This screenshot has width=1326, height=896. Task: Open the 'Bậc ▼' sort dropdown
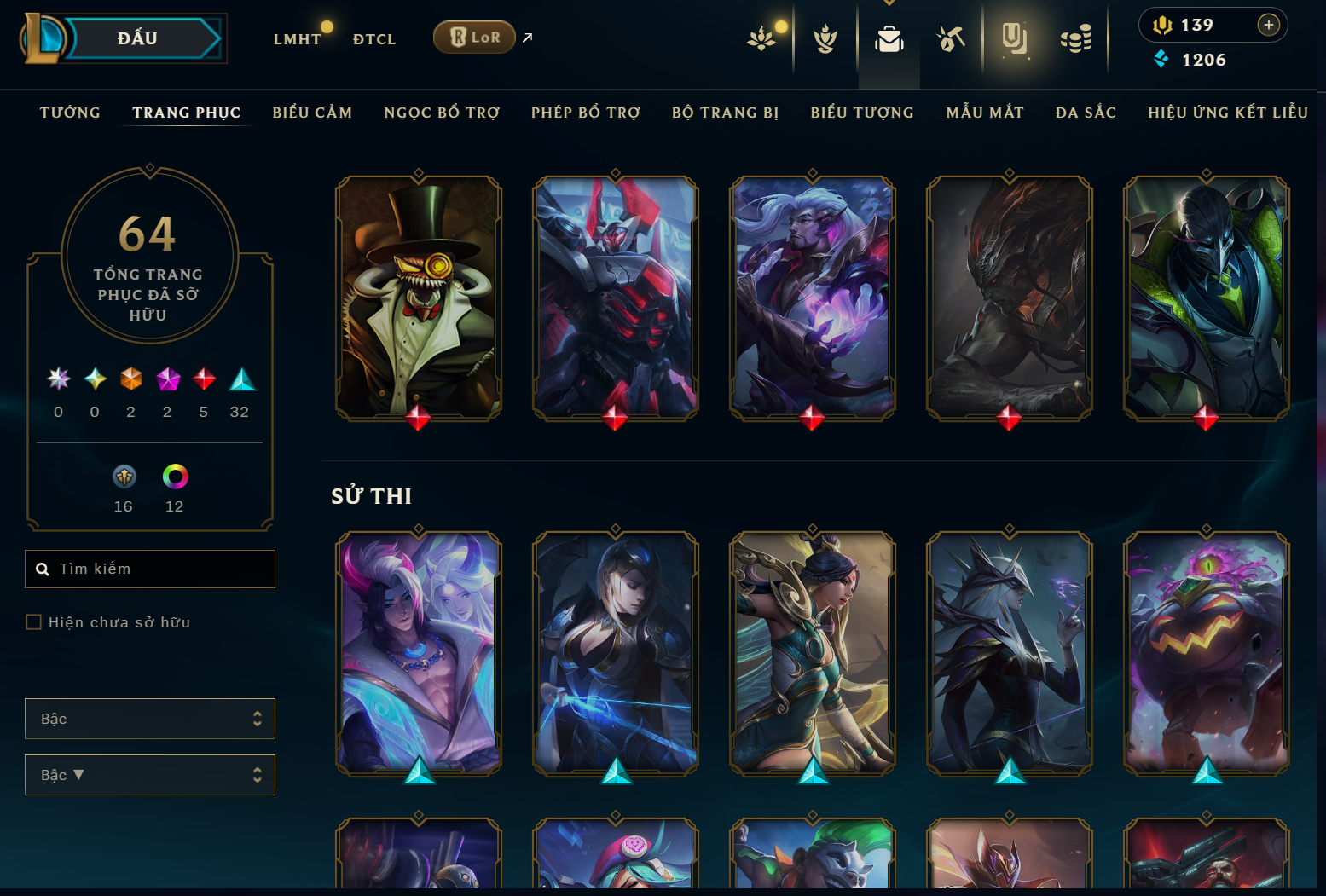click(x=150, y=775)
